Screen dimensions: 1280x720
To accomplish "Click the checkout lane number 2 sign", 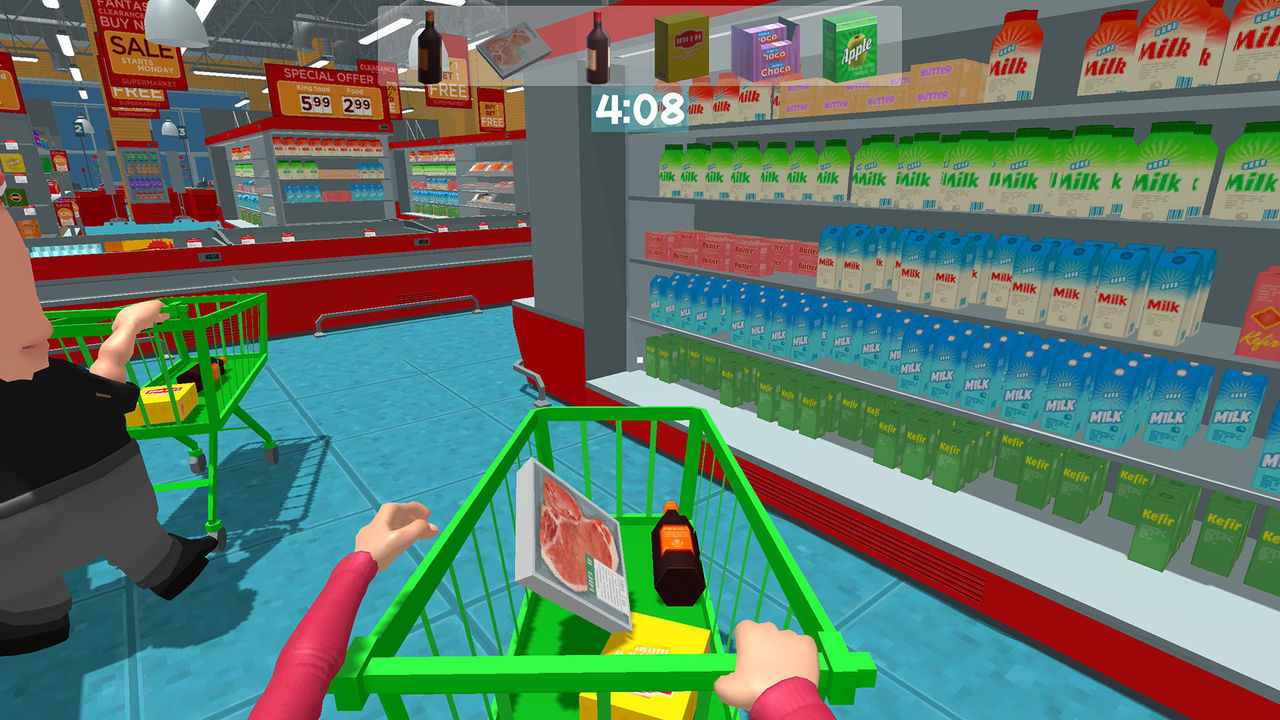I will pyautogui.click(x=77, y=131).
